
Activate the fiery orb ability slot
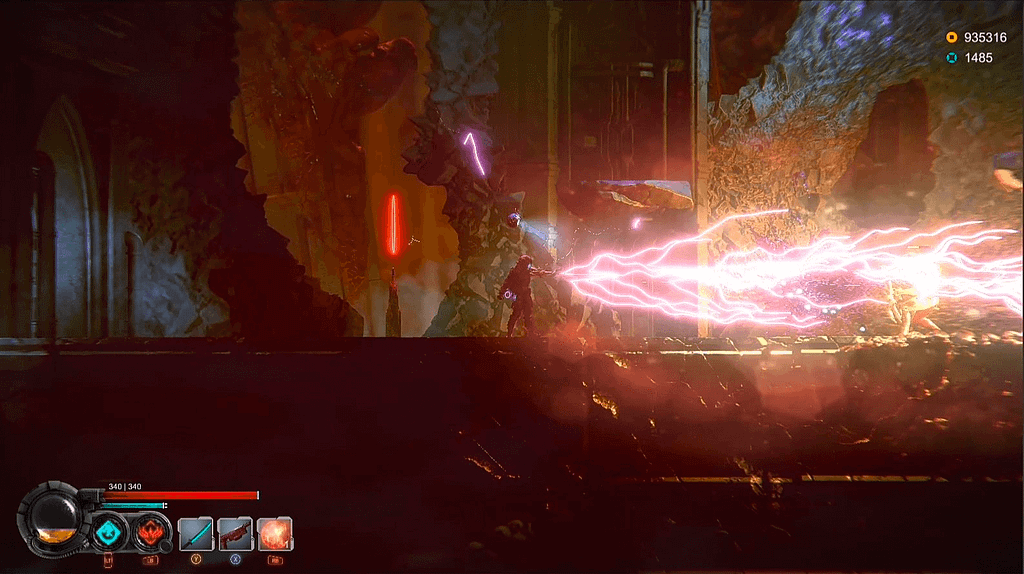coord(275,533)
